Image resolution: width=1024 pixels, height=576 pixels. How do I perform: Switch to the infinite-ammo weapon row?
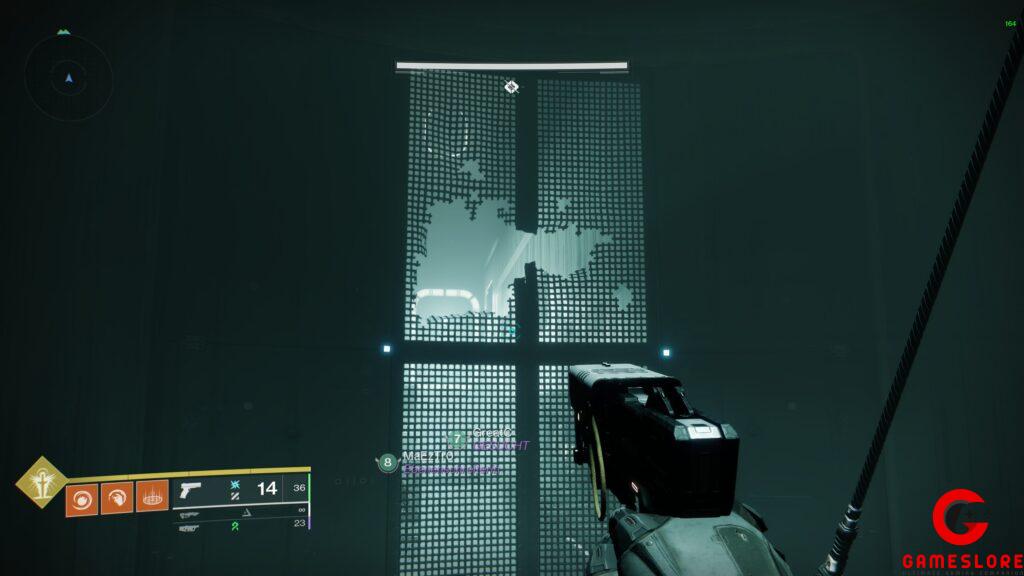click(x=240, y=510)
